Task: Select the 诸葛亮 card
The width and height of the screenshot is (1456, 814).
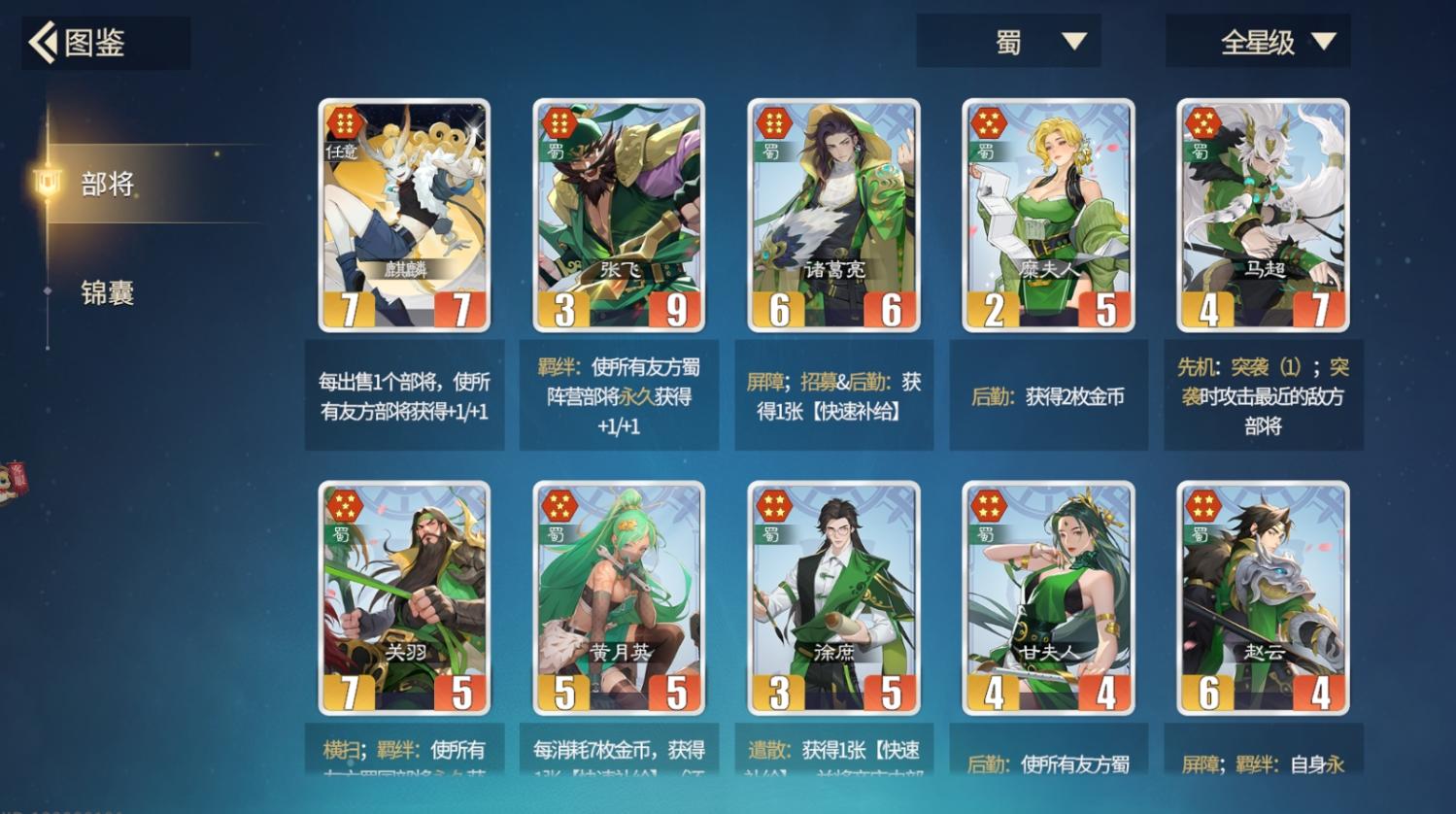Action: pos(833,214)
